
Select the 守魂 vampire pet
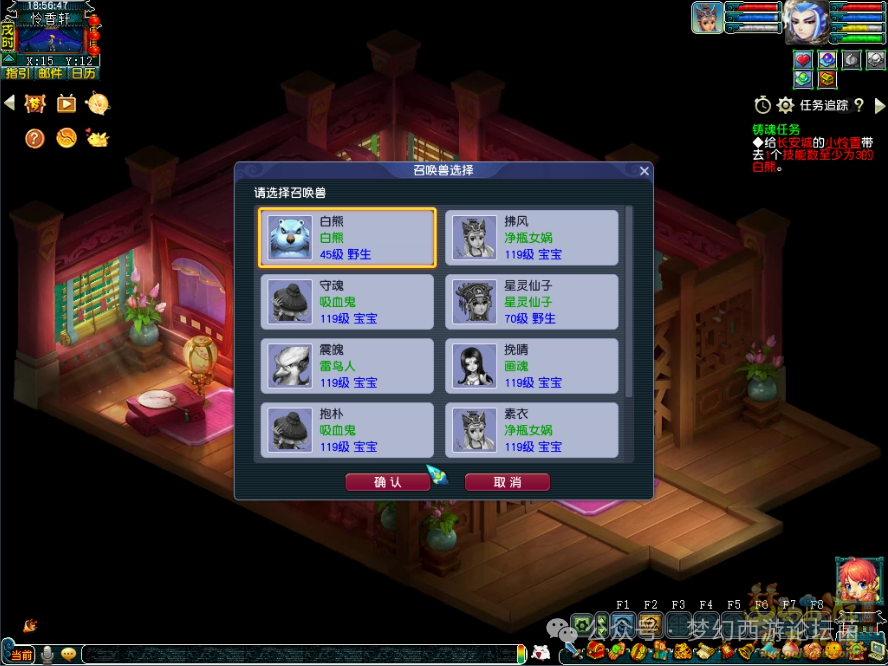(347, 302)
